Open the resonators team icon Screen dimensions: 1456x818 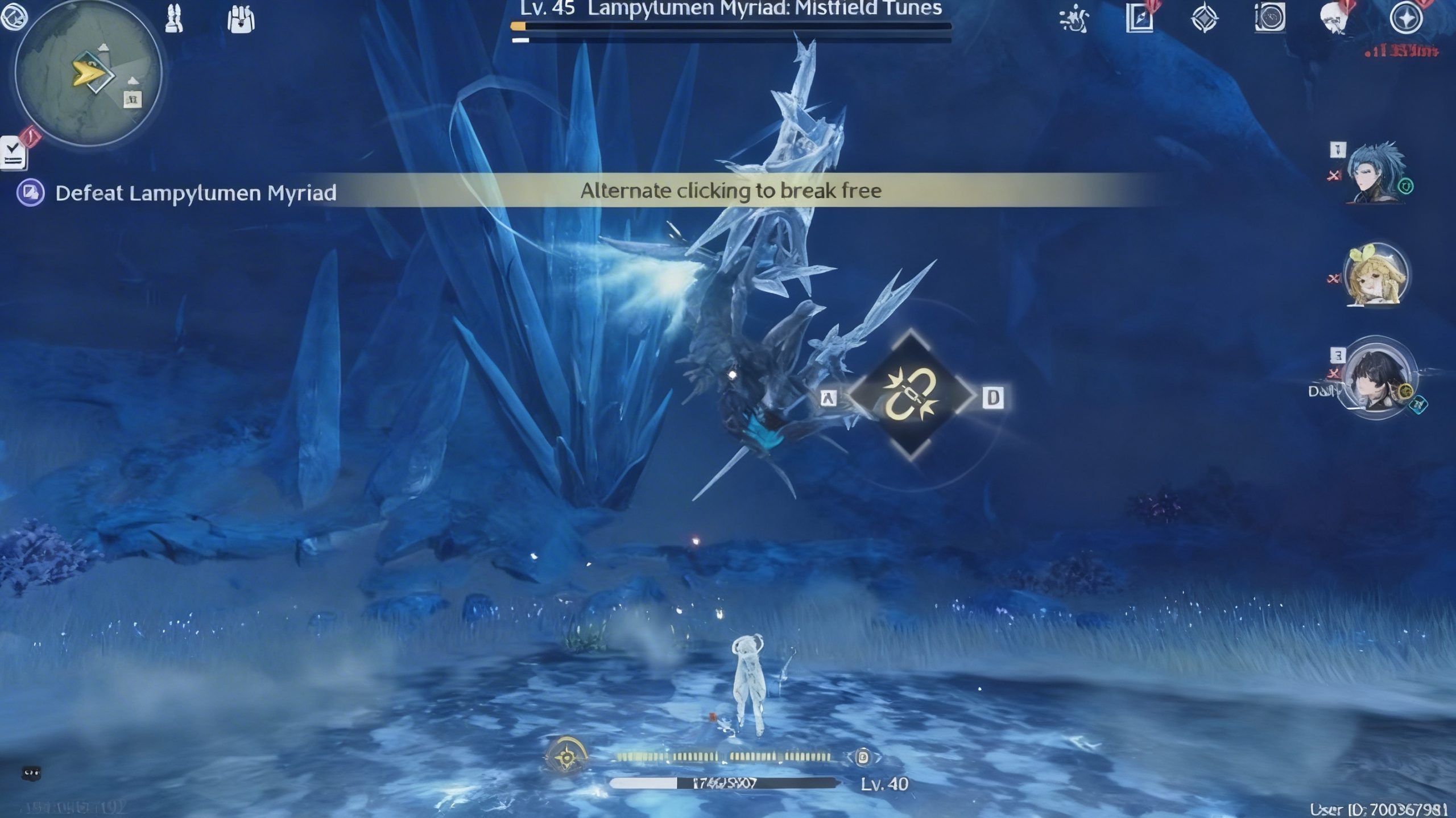tap(174, 19)
